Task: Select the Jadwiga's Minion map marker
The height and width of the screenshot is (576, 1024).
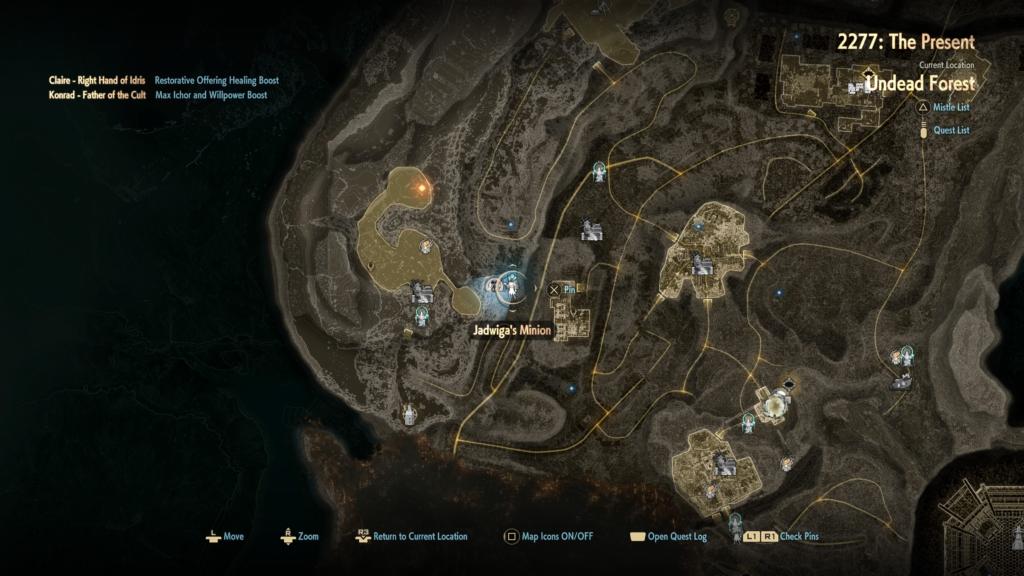Action: pyautogui.click(x=512, y=289)
